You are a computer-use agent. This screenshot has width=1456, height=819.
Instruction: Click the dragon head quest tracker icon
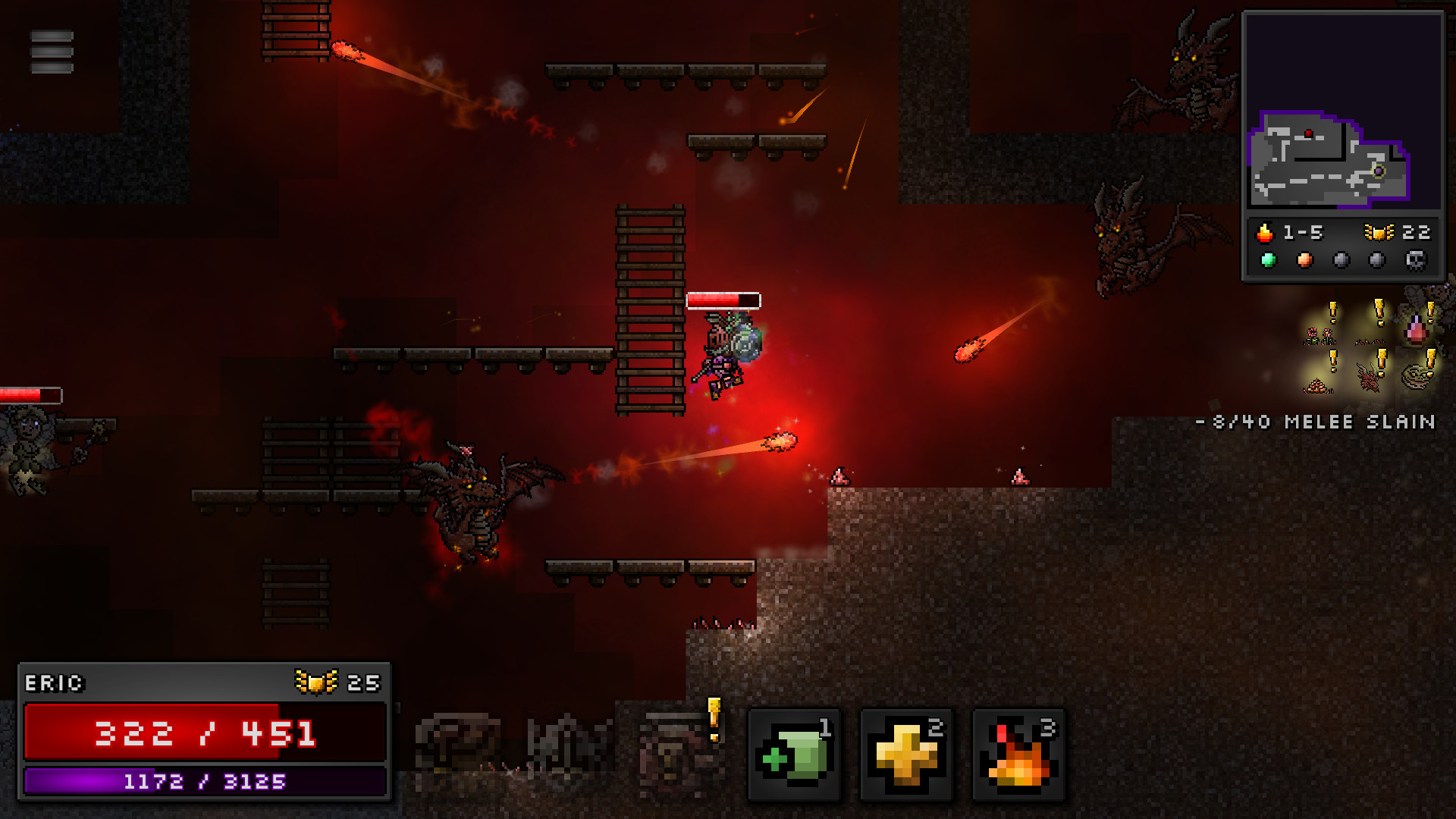tap(1369, 377)
